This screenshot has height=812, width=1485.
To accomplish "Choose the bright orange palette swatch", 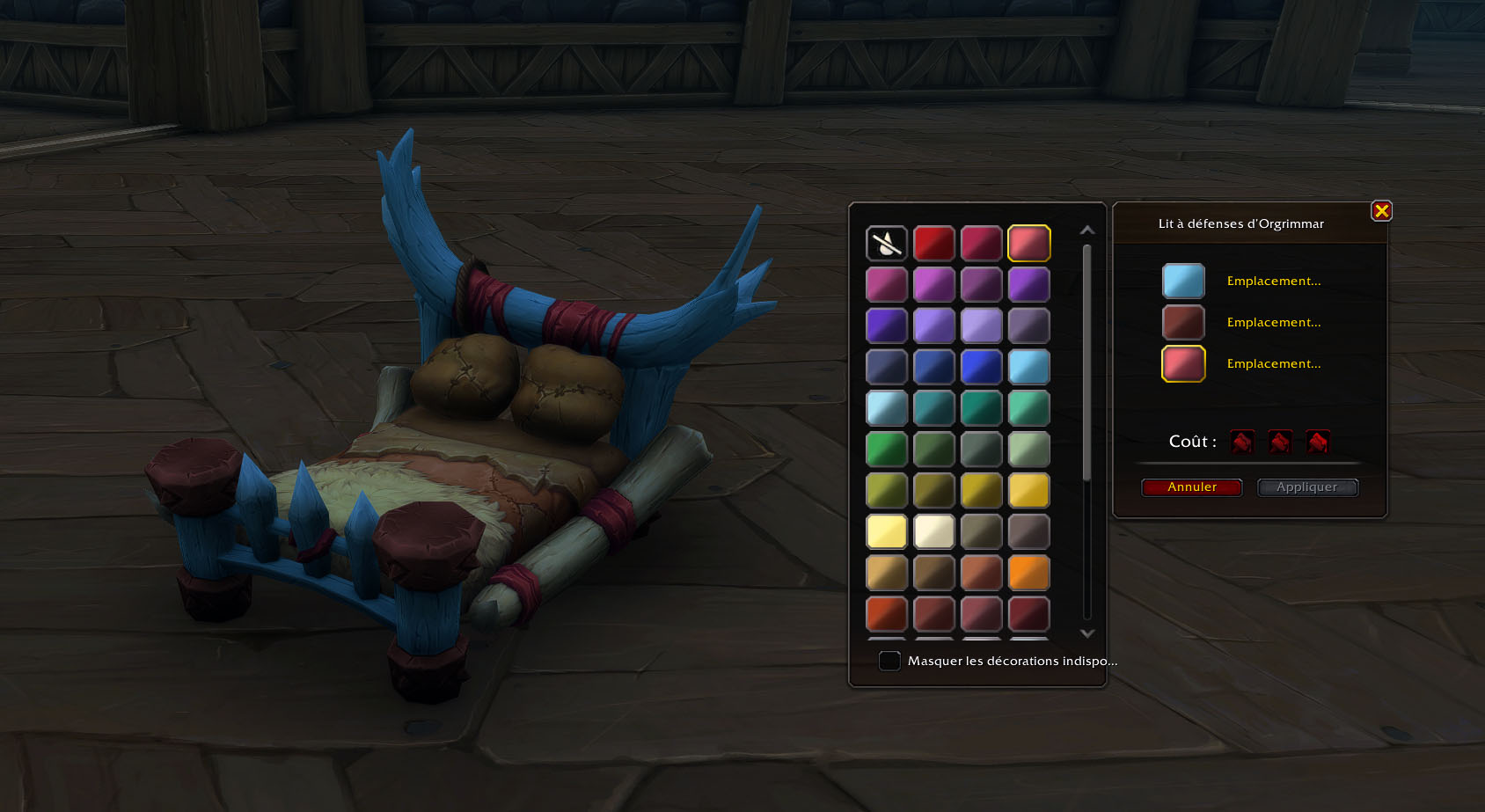I will 1029,573.
